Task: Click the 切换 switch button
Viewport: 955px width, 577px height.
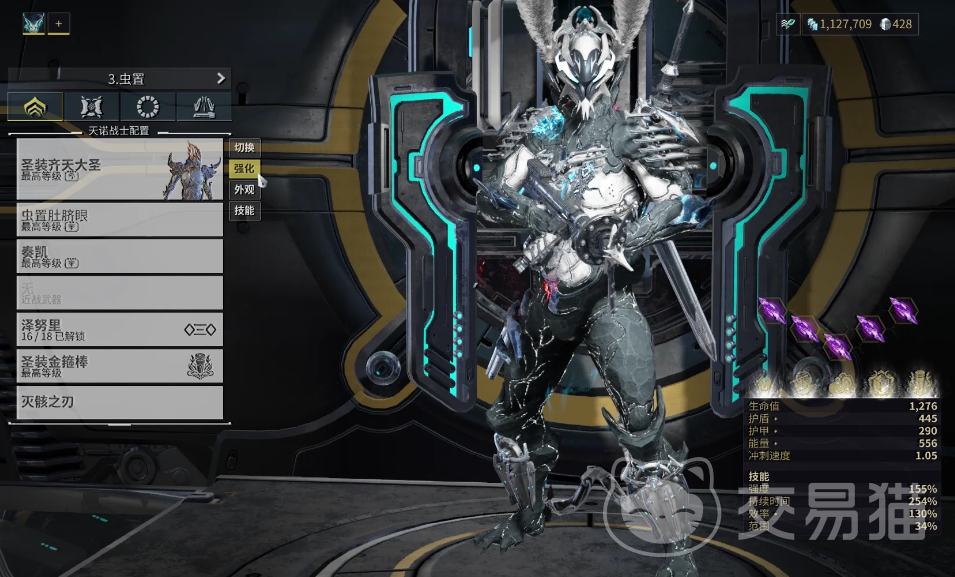Action: [244, 147]
